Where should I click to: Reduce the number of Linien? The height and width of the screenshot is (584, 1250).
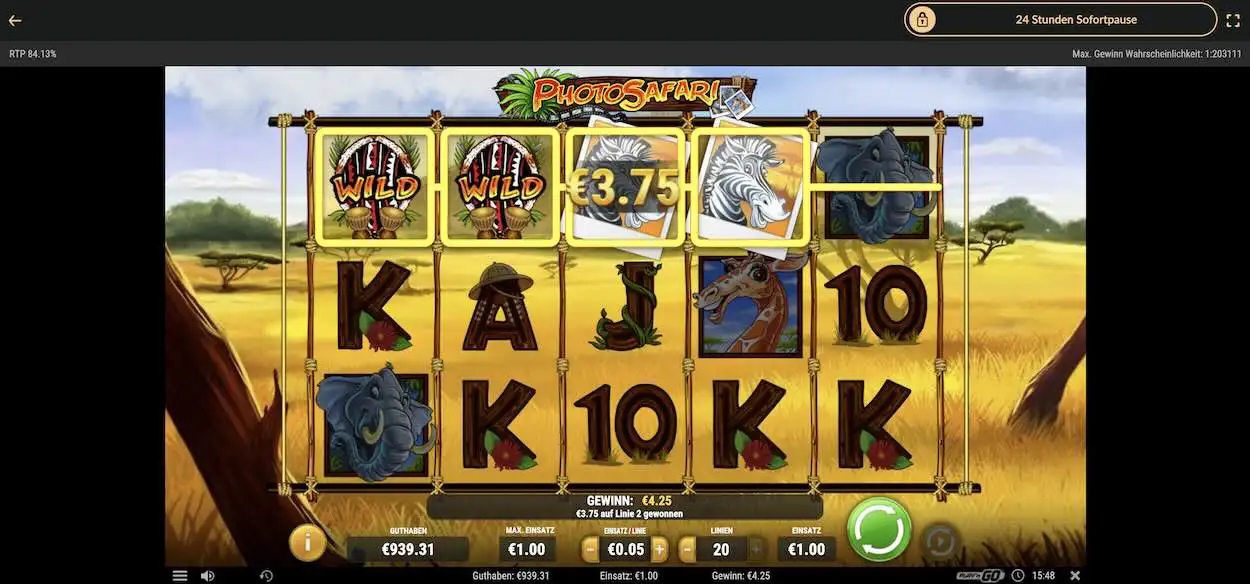[687, 549]
